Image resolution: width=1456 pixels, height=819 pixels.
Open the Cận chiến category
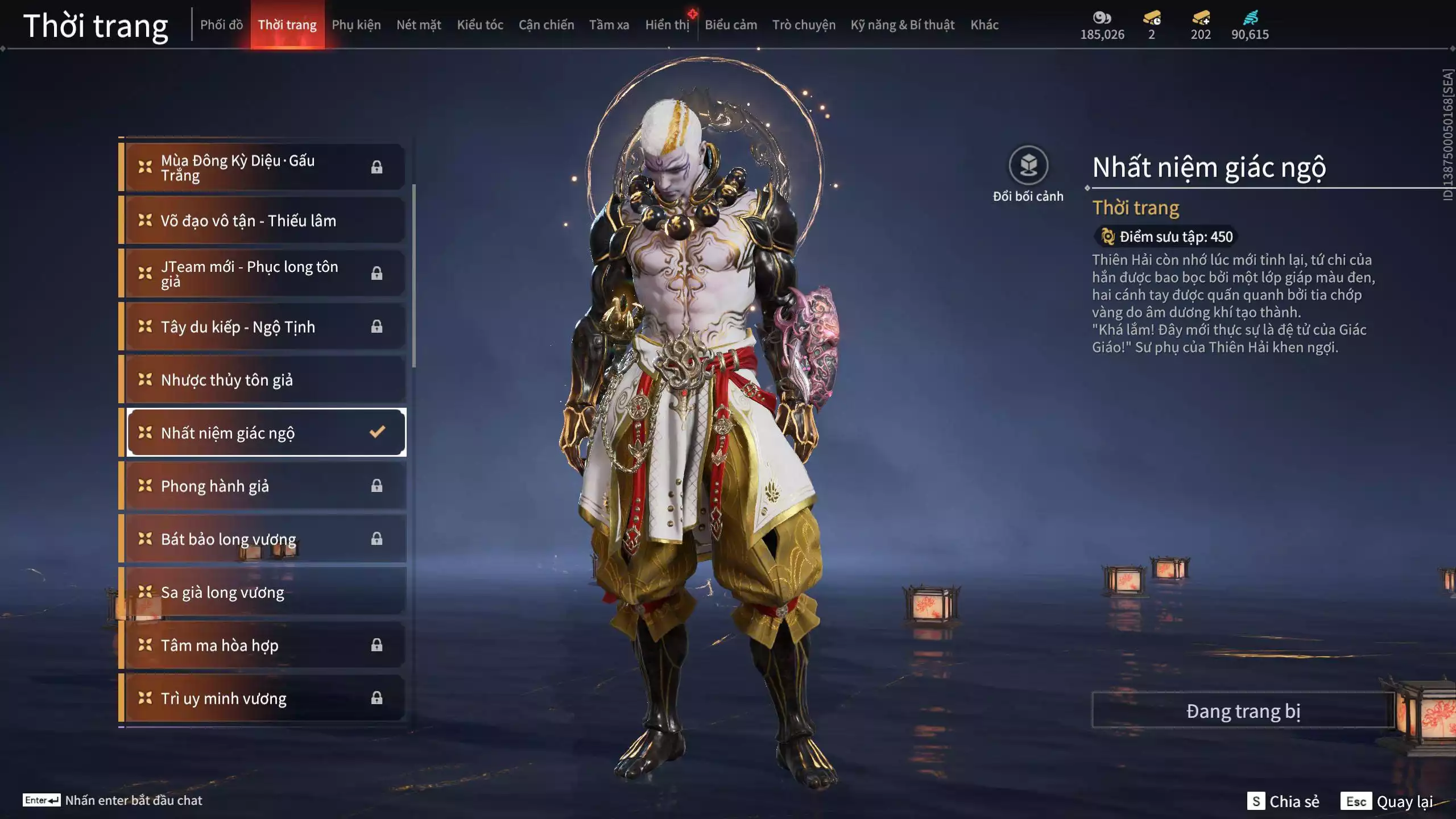[x=546, y=25]
